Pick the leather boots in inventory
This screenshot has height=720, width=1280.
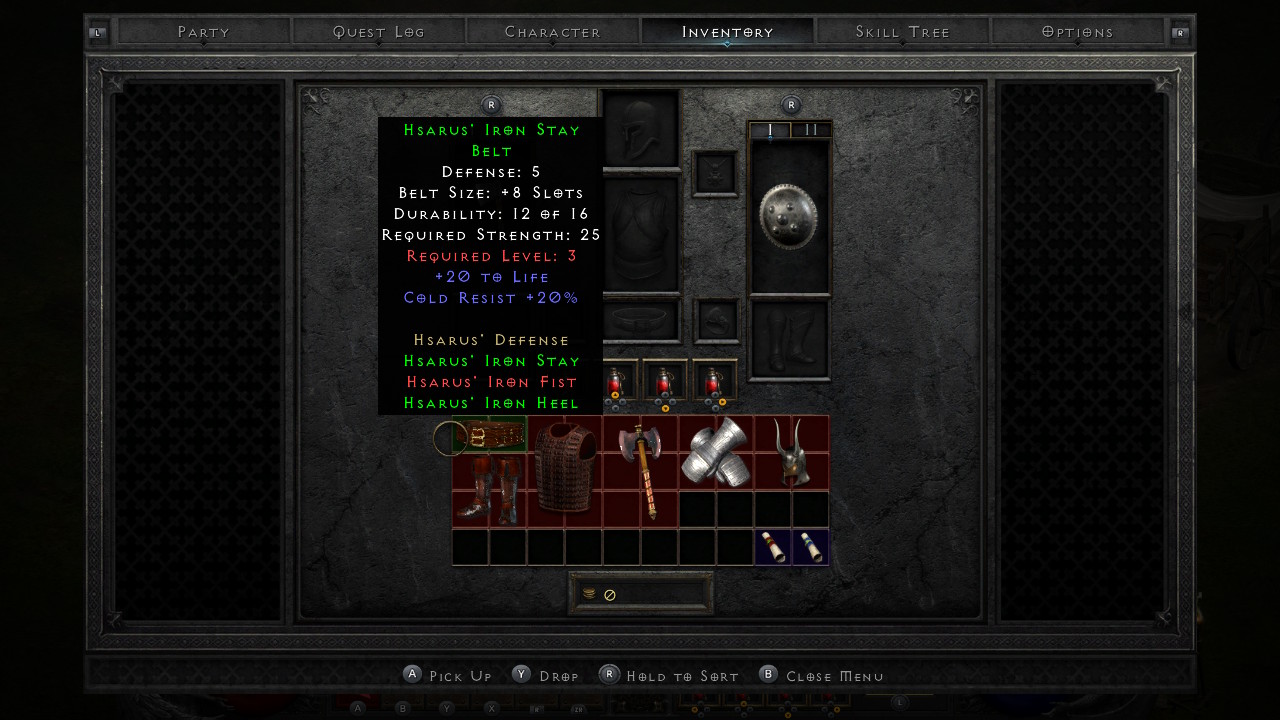(x=488, y=490)
